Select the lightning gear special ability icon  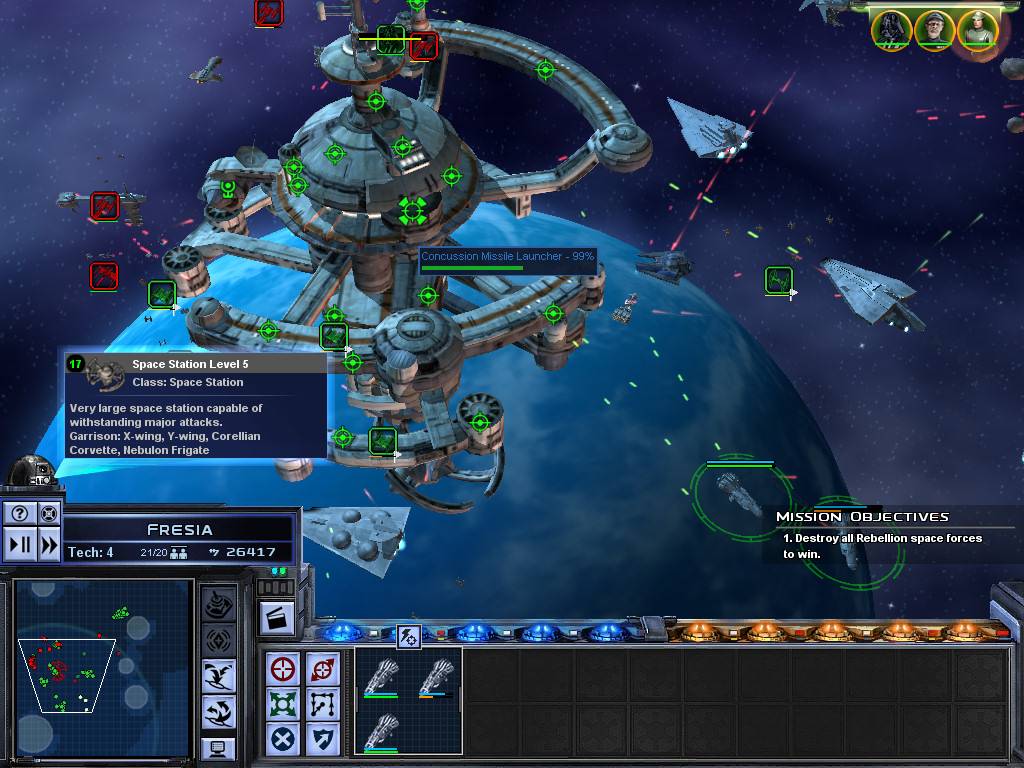pos(409,634)
